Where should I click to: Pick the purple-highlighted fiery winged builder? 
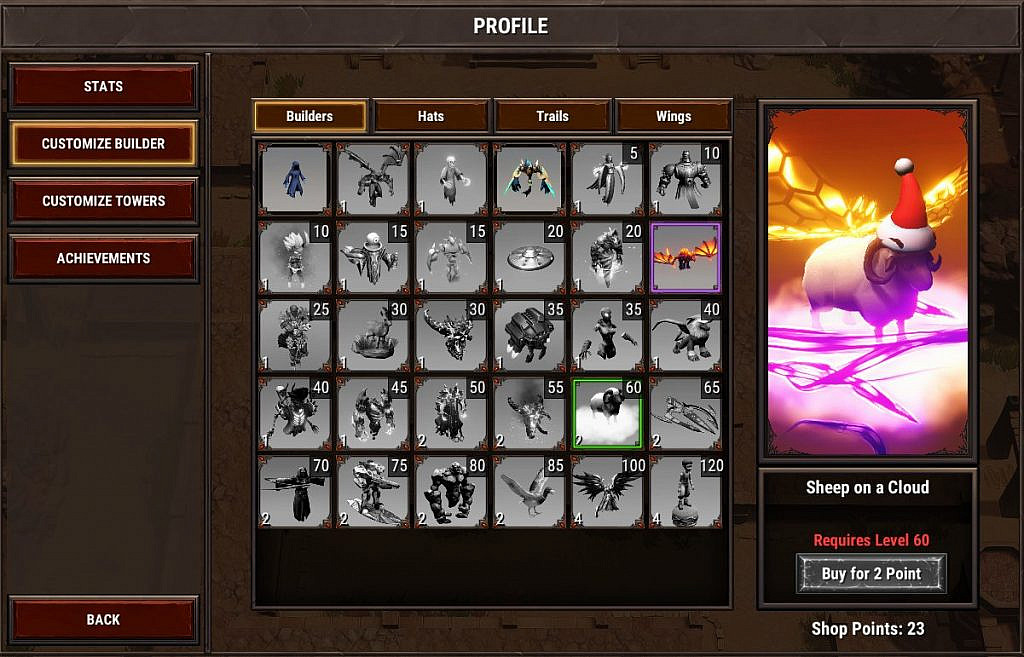click(x=685, y=257)
